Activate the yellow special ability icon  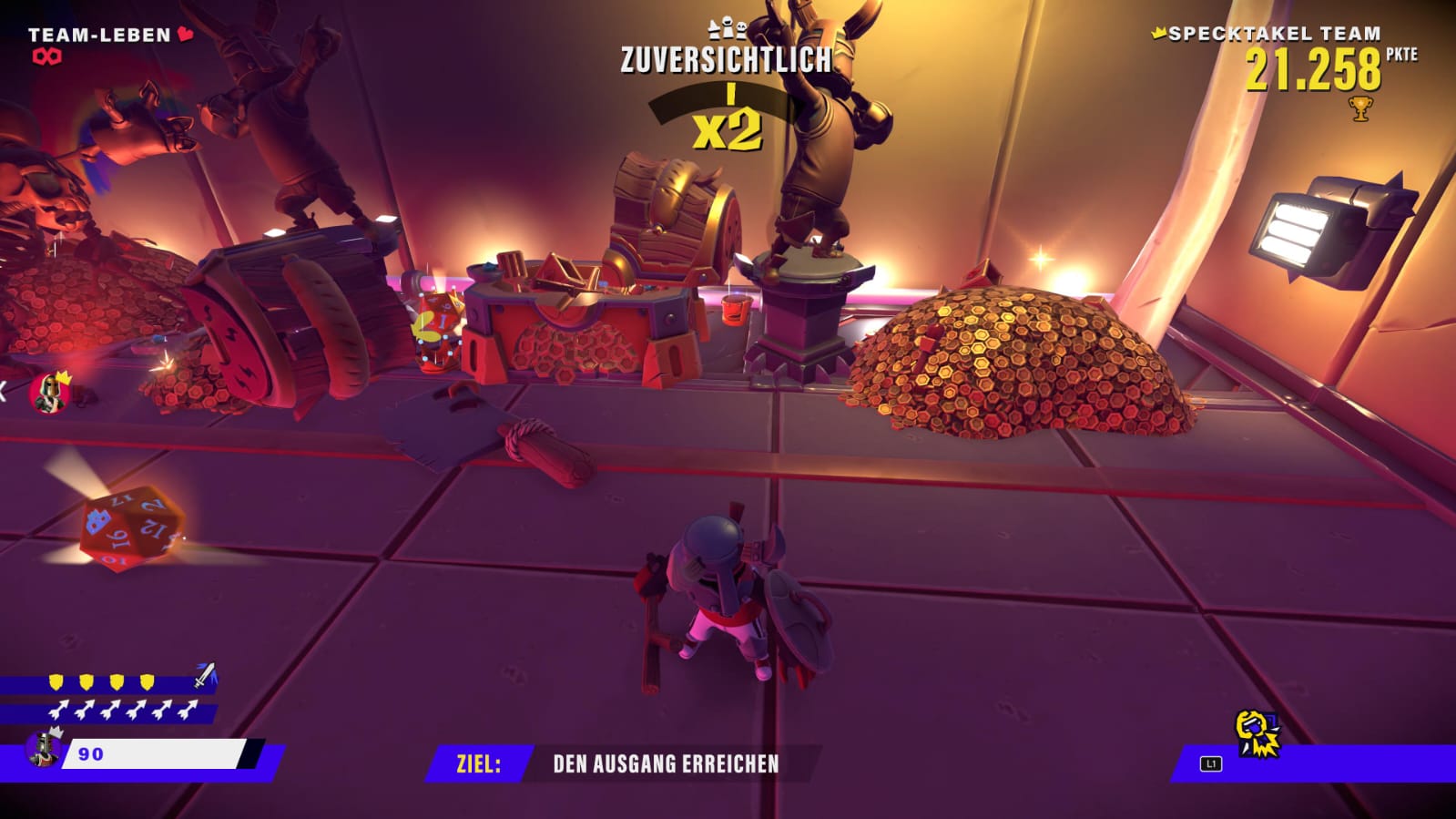click(x=1257, y=733)
